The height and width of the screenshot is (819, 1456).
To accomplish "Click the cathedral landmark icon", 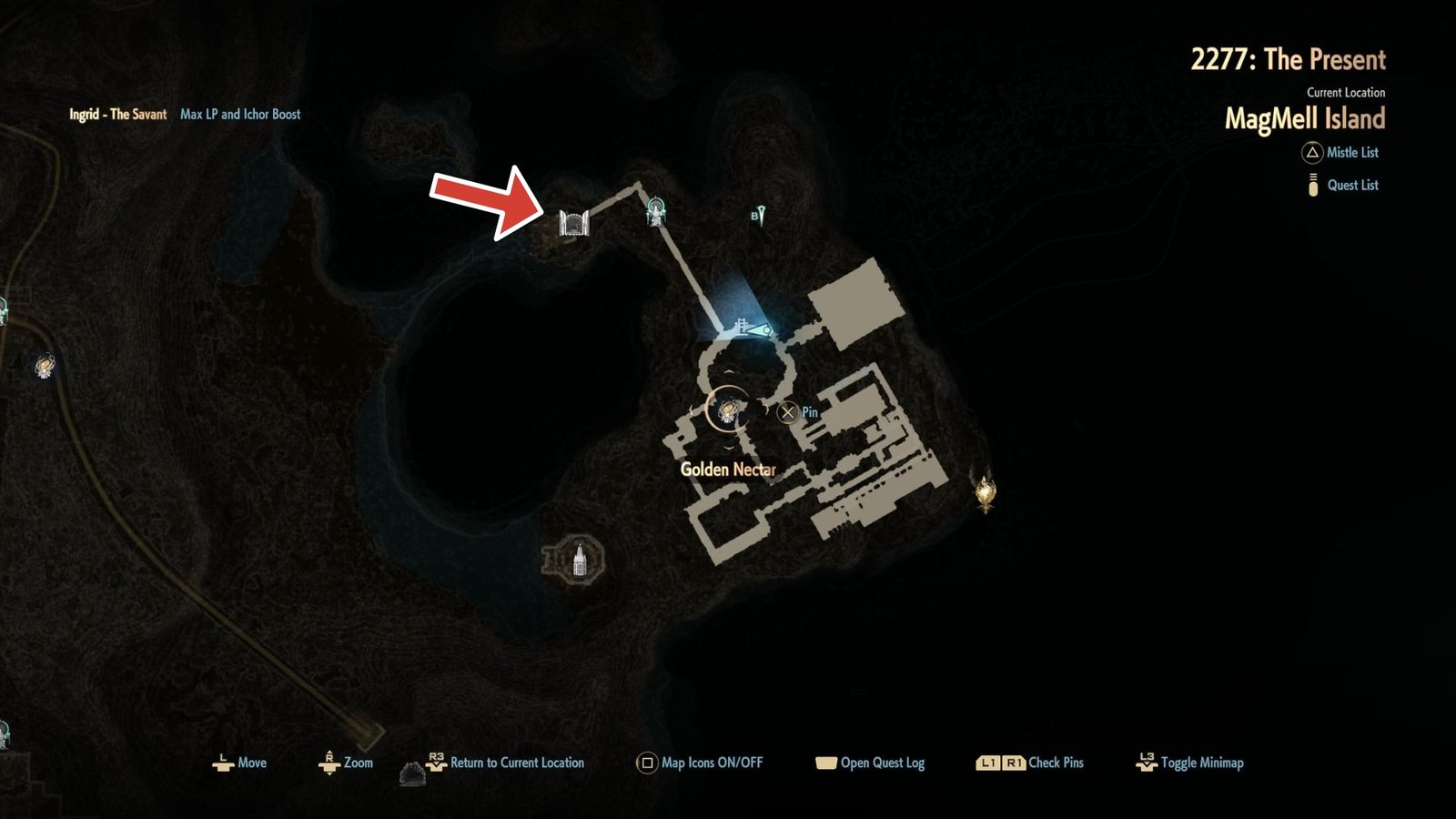I will click(579, 560).
